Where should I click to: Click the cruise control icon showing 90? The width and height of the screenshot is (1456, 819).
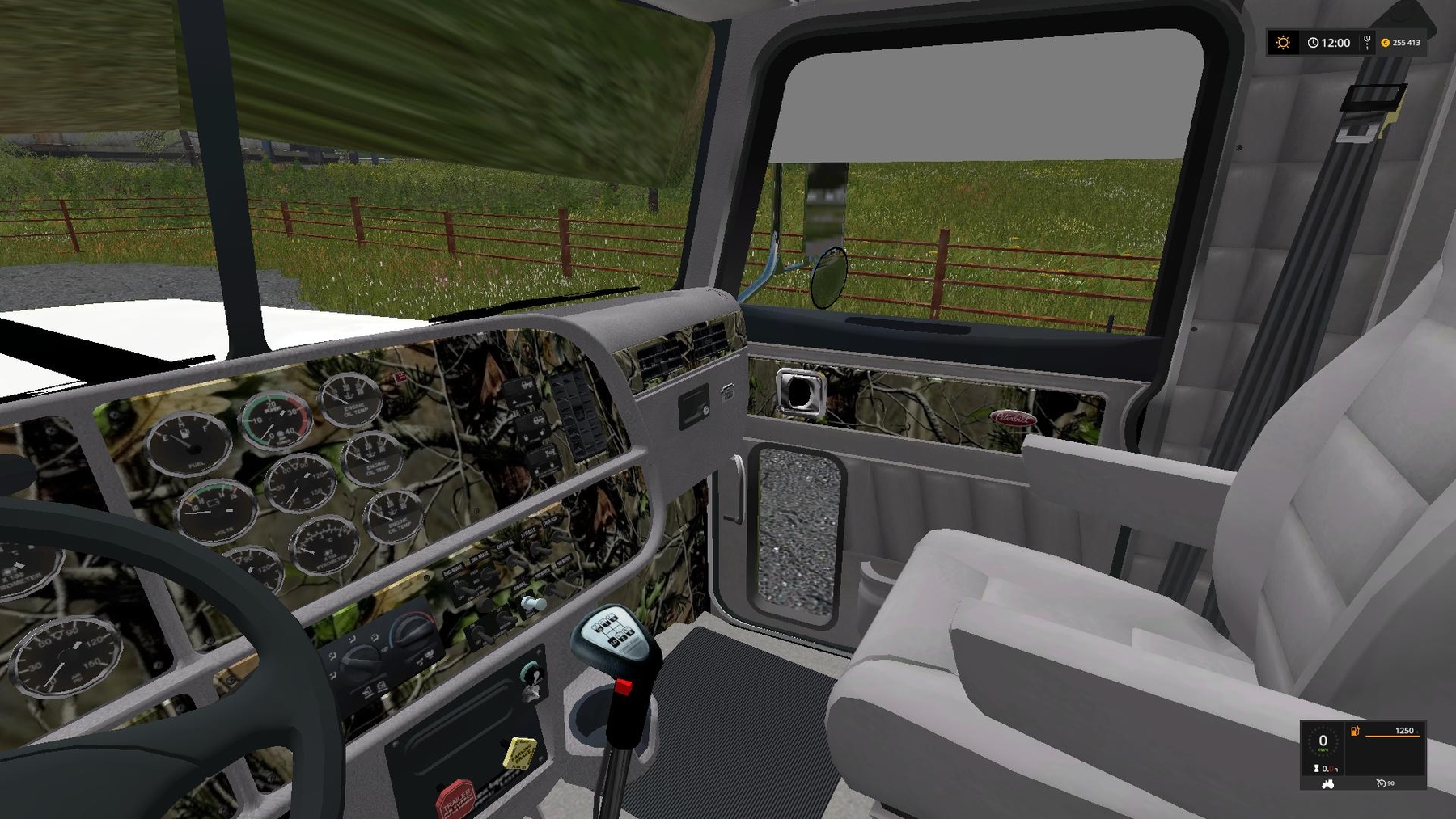1382,783
